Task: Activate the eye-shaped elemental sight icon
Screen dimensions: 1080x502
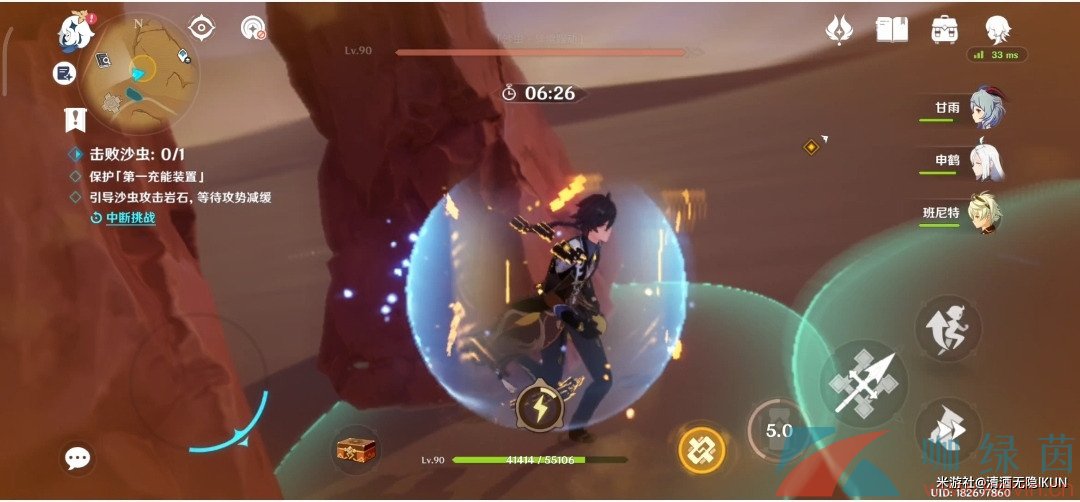Action: click(x=202, y=28)
